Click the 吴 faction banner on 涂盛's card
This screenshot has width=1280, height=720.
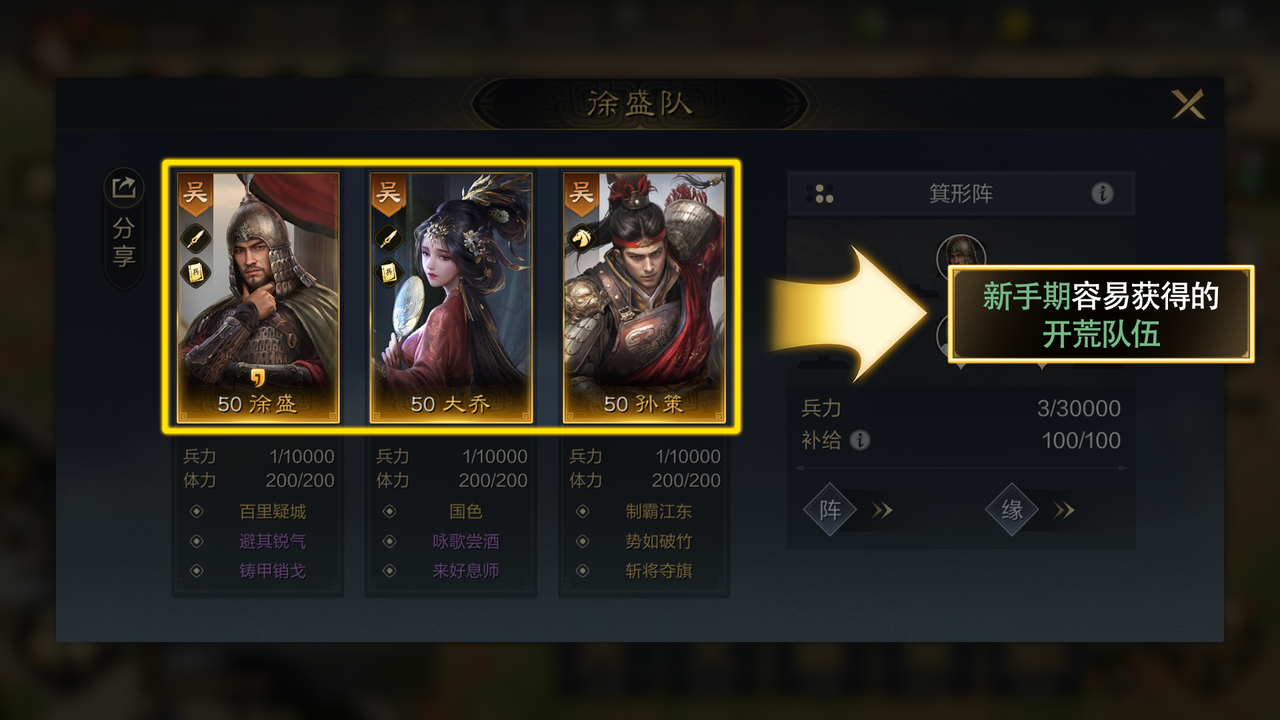(196, 194)
